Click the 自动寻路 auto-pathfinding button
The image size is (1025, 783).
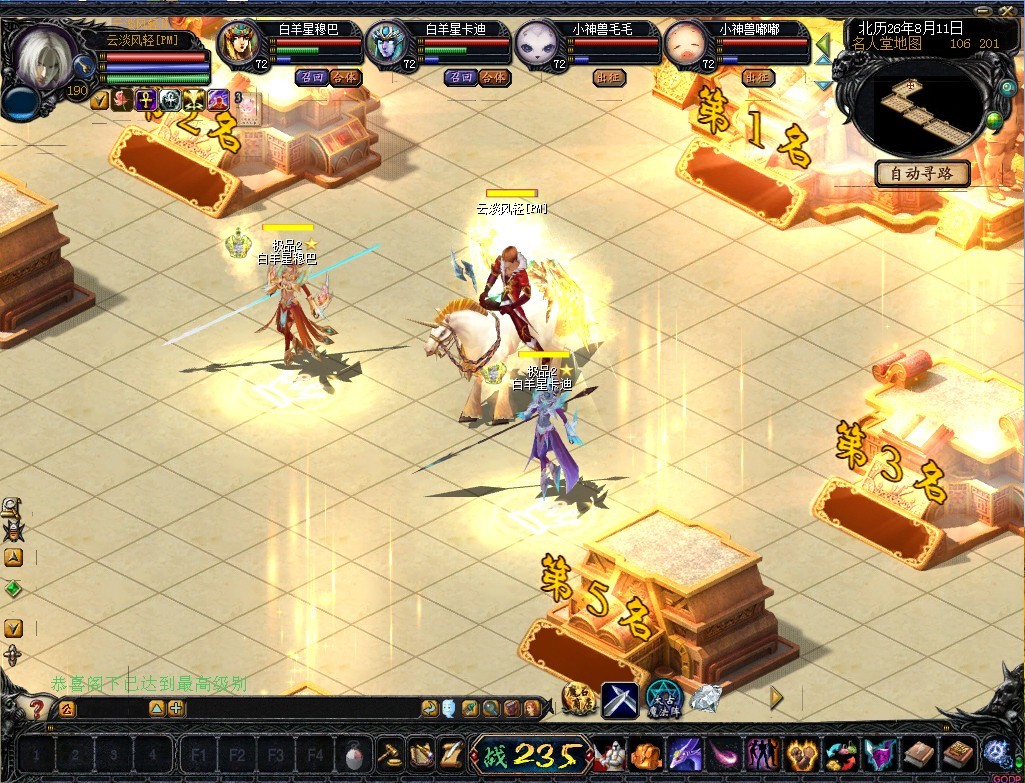pos(922,173)
